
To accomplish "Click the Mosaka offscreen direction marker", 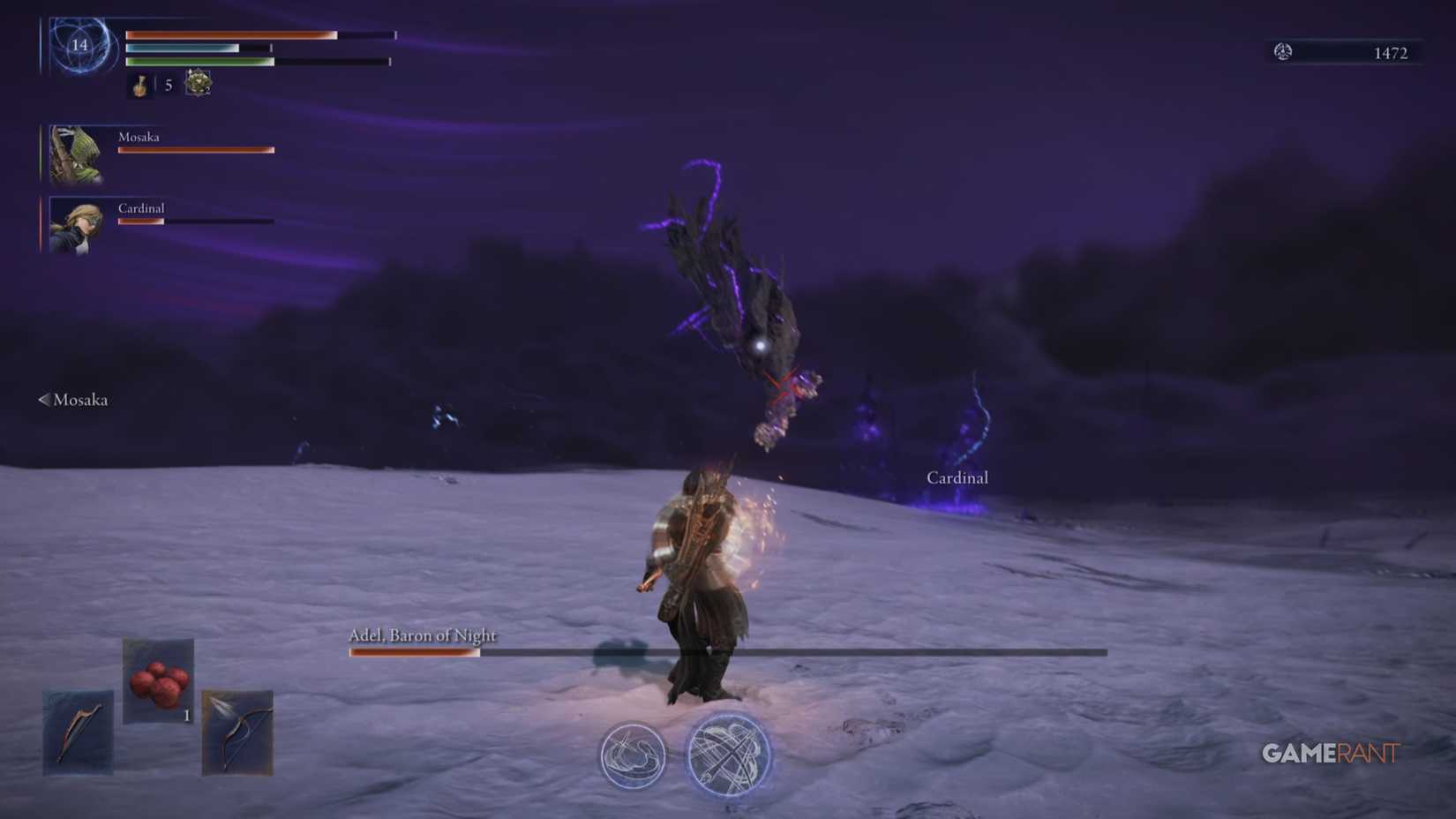I will tap(42, 399).
